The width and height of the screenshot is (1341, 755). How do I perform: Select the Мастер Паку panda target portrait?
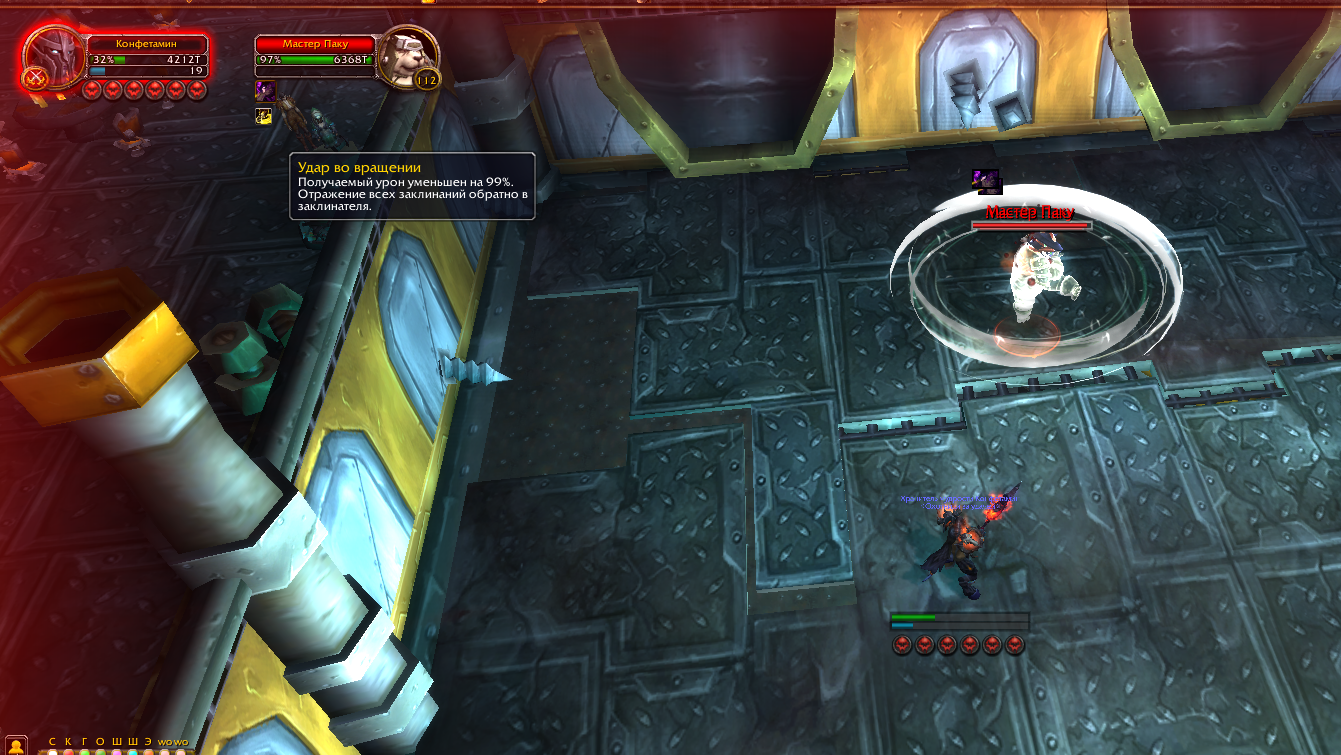tap(409, 57)
